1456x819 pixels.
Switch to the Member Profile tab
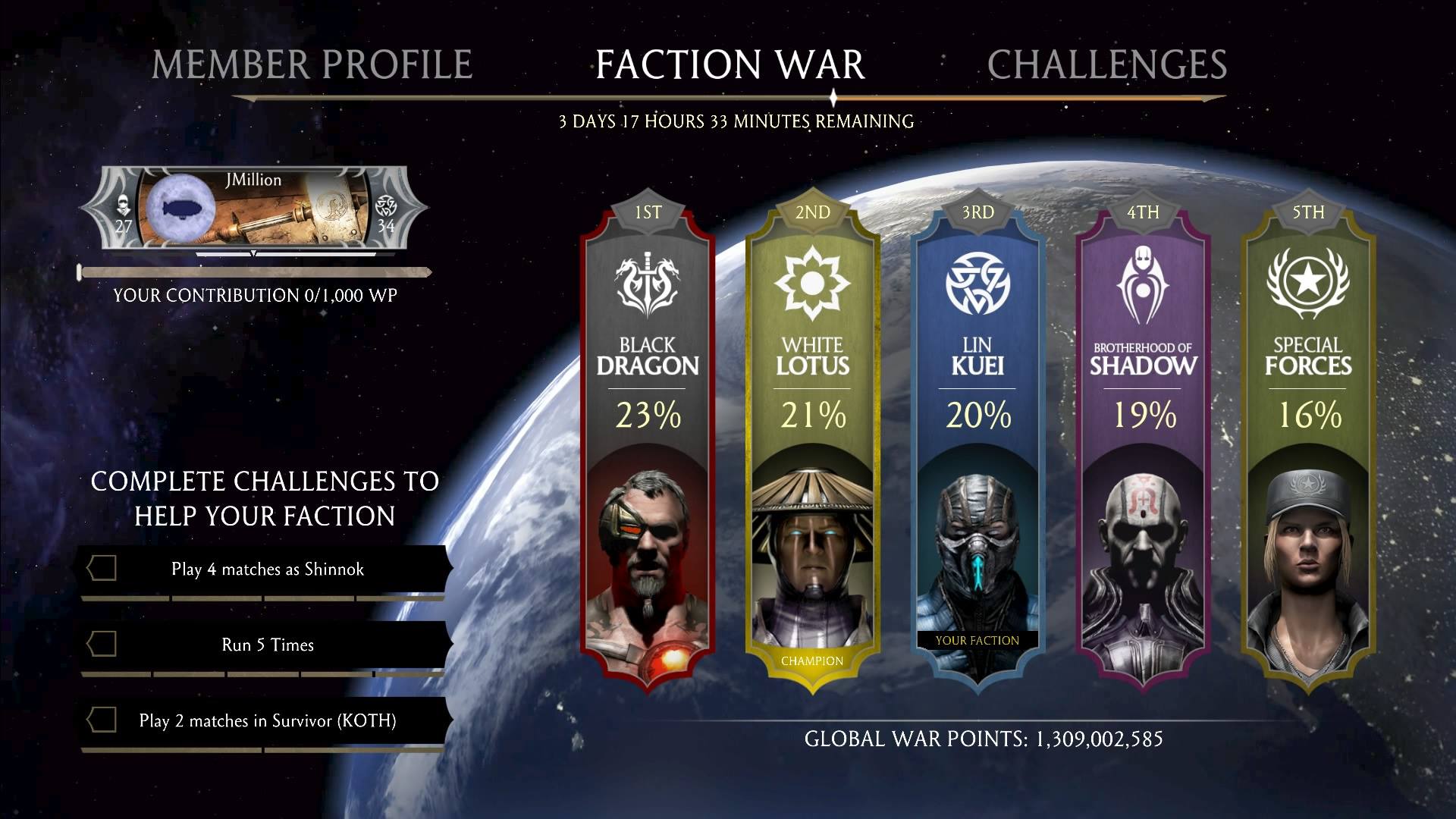[x=312, y=64]
